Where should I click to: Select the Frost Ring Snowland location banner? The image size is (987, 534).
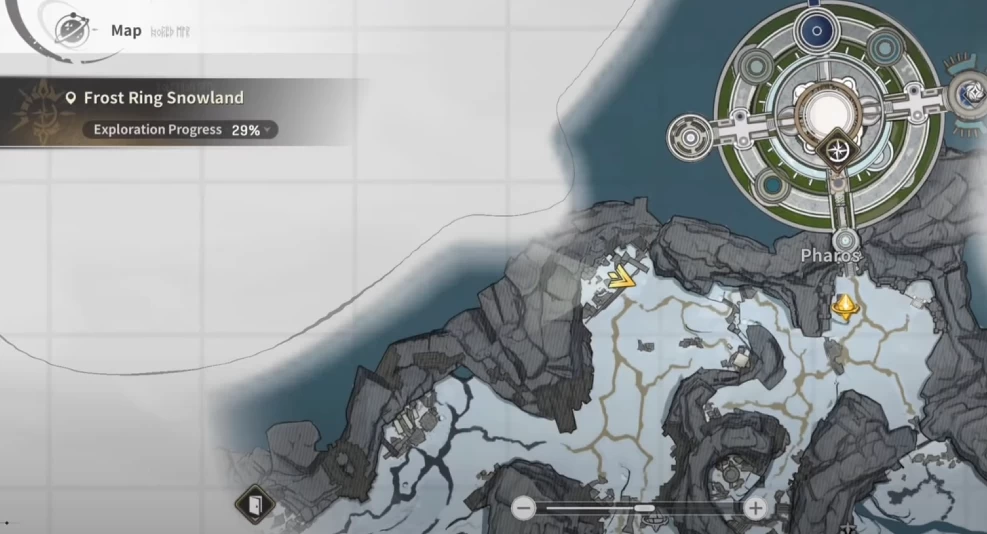(164, 98)
